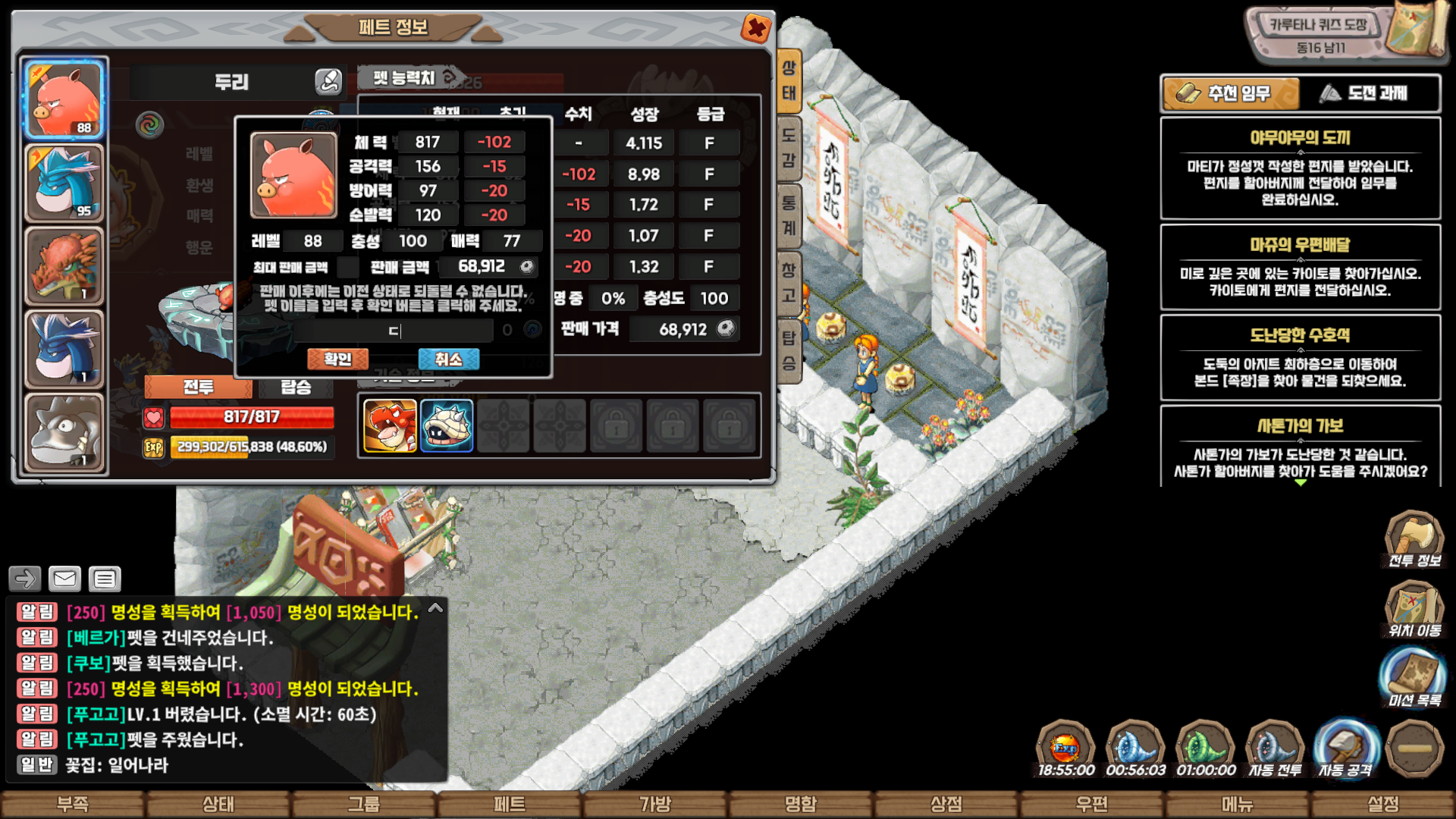Switch to the 추천 임무 tab

pos(1230,93)
